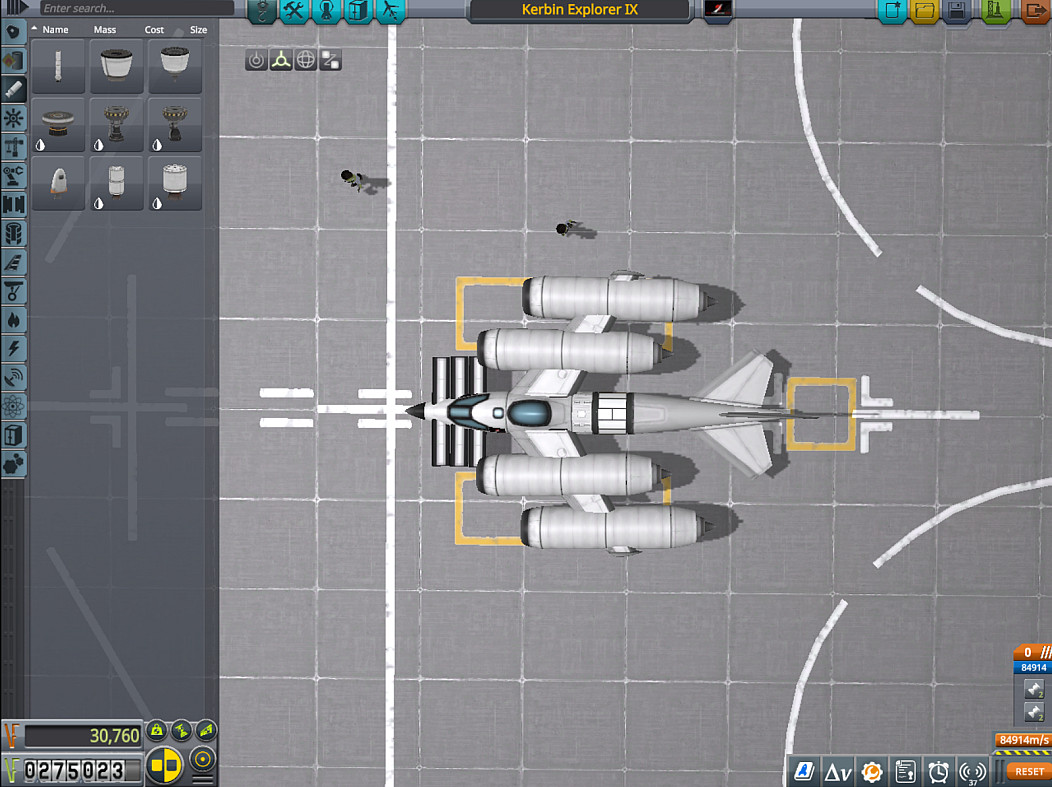The image size is (1052, 787).
Task: Launch the vessel with the green button
Action: [996, 11]
